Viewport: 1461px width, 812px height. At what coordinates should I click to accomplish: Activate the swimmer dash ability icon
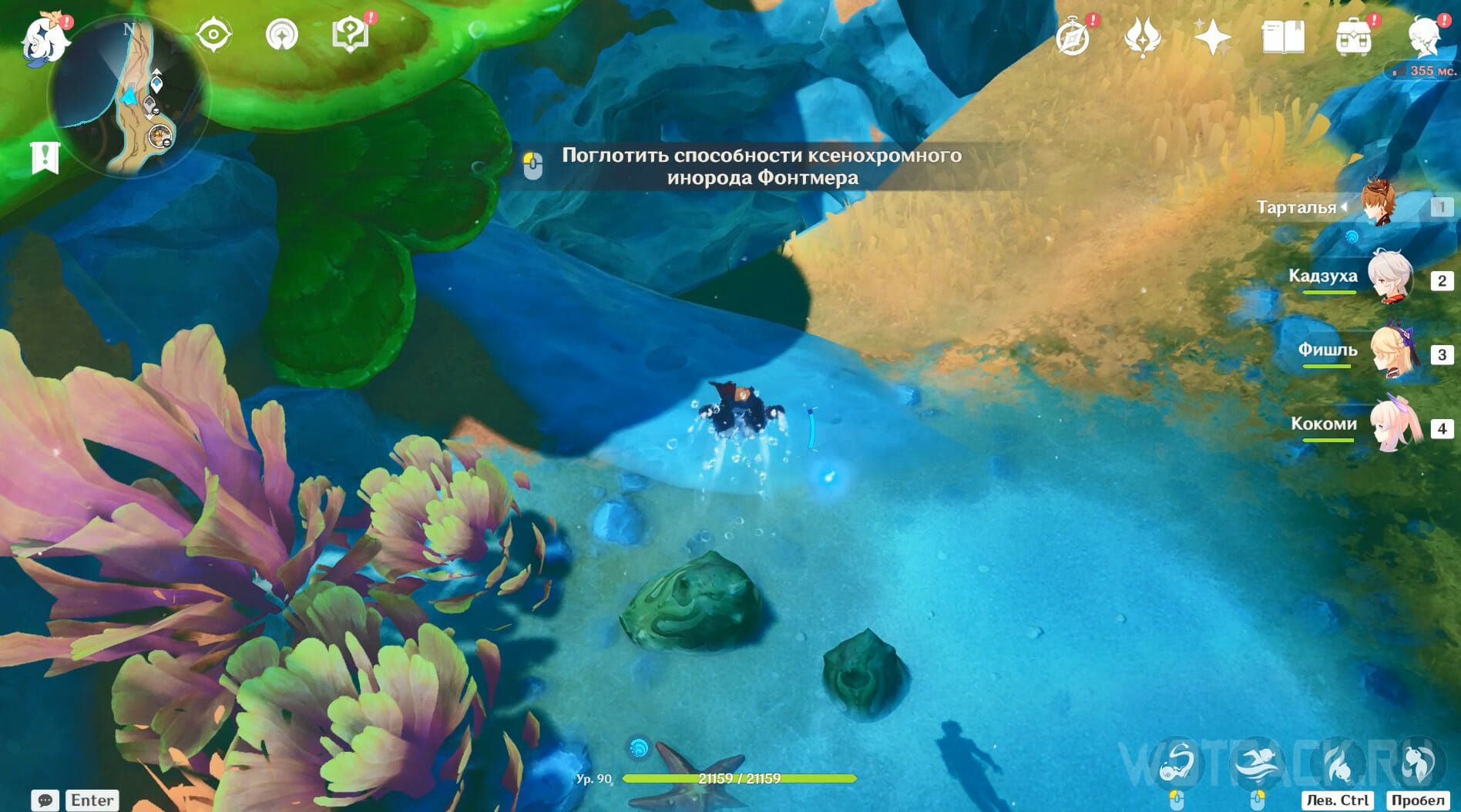[1258, 763]
